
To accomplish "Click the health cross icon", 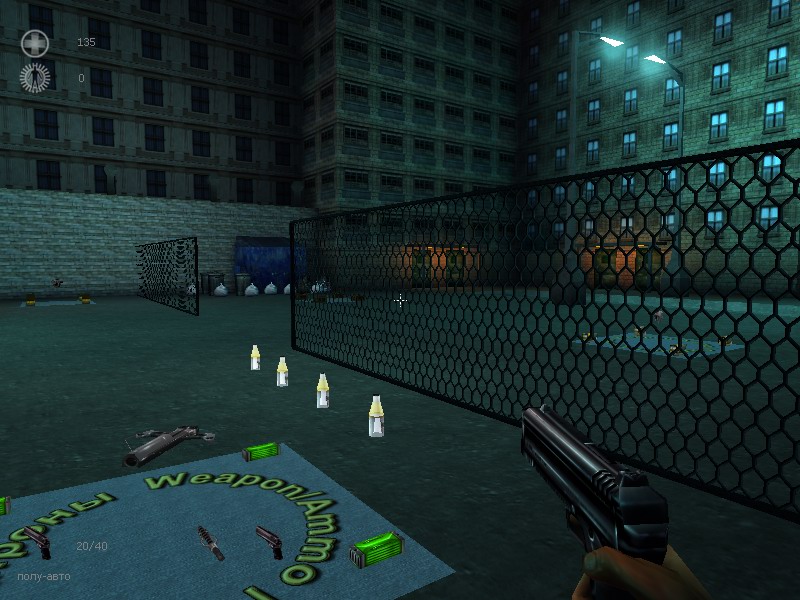I will [35, 43].
